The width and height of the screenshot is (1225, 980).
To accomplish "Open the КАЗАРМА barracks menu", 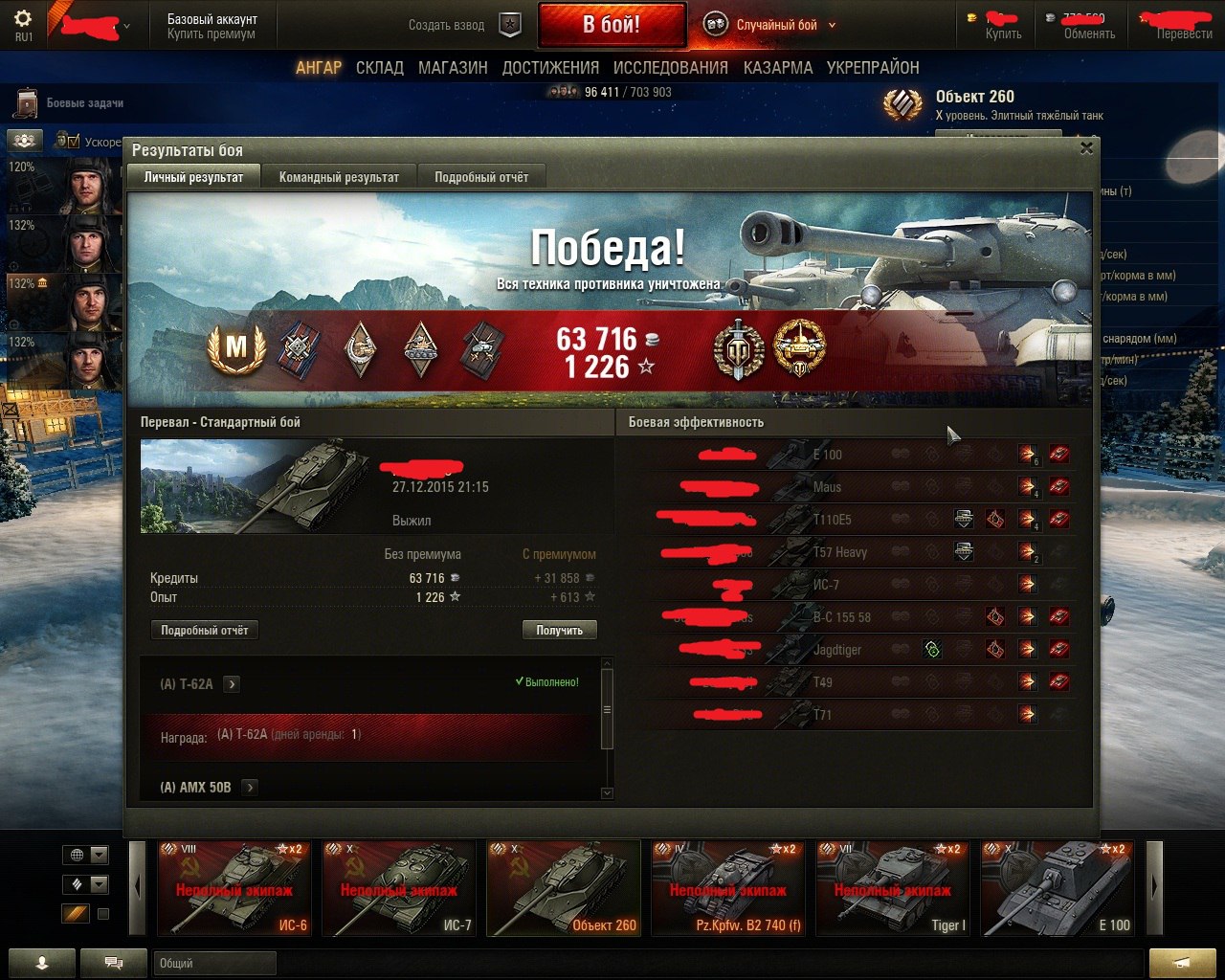I will pos(778,68).
